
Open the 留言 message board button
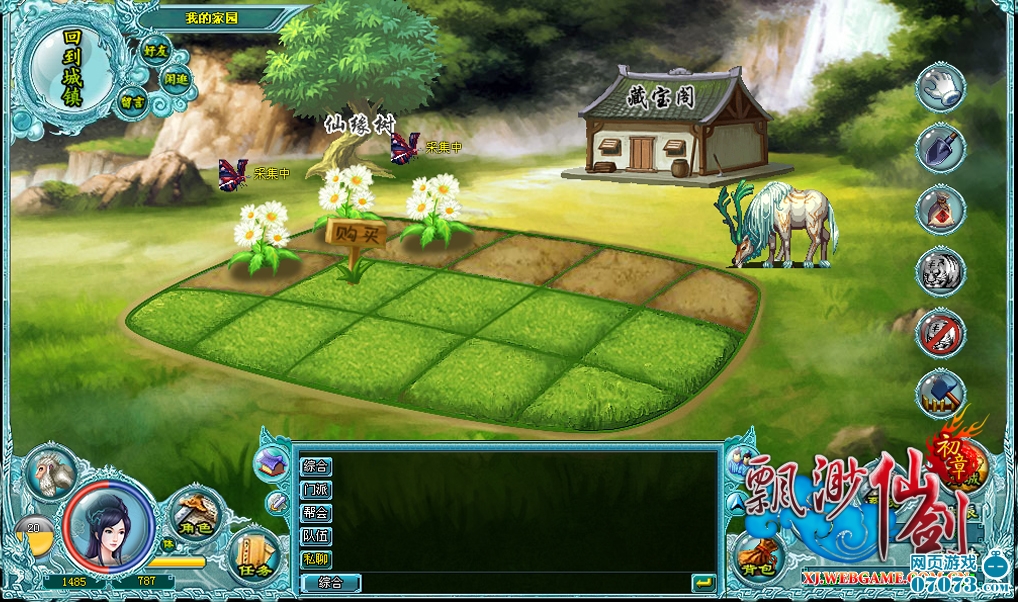133,102
